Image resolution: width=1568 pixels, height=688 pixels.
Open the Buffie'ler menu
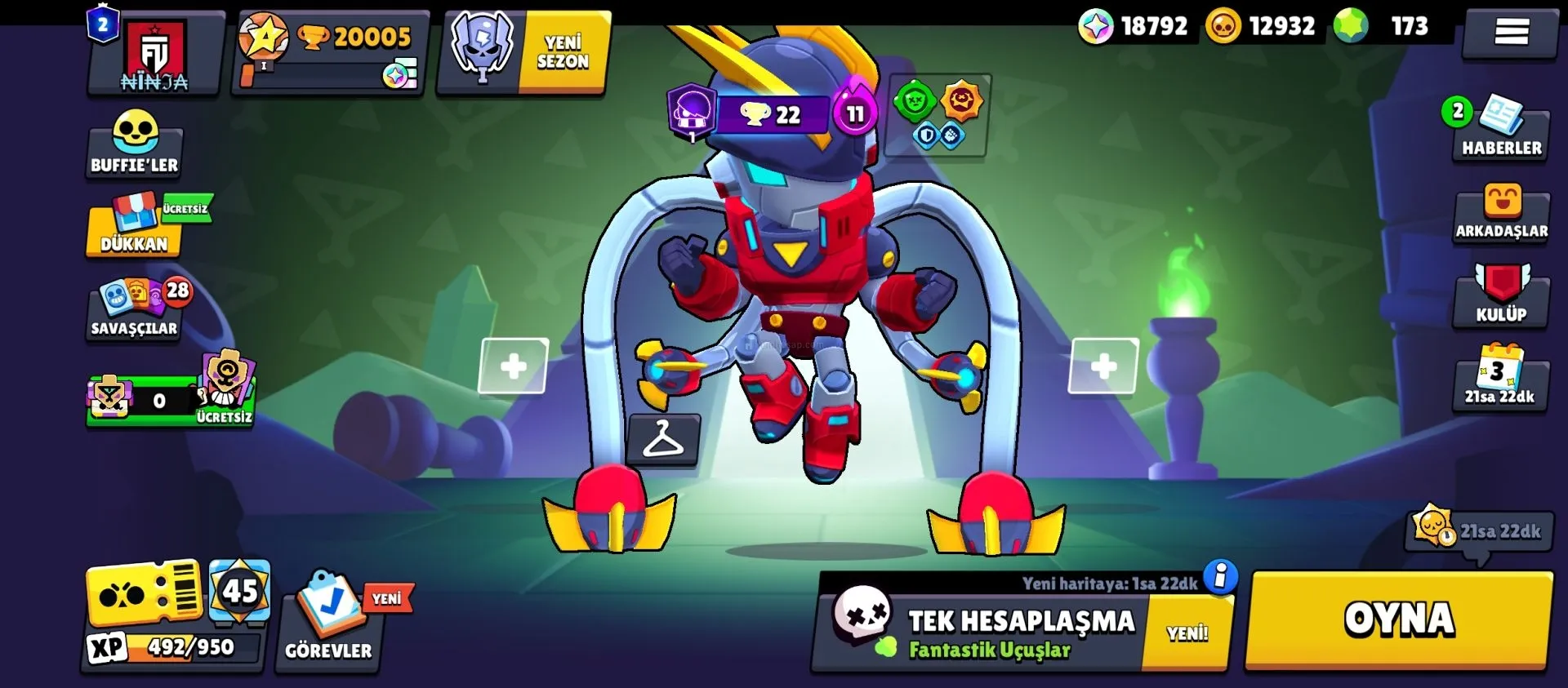coord(135,144)
